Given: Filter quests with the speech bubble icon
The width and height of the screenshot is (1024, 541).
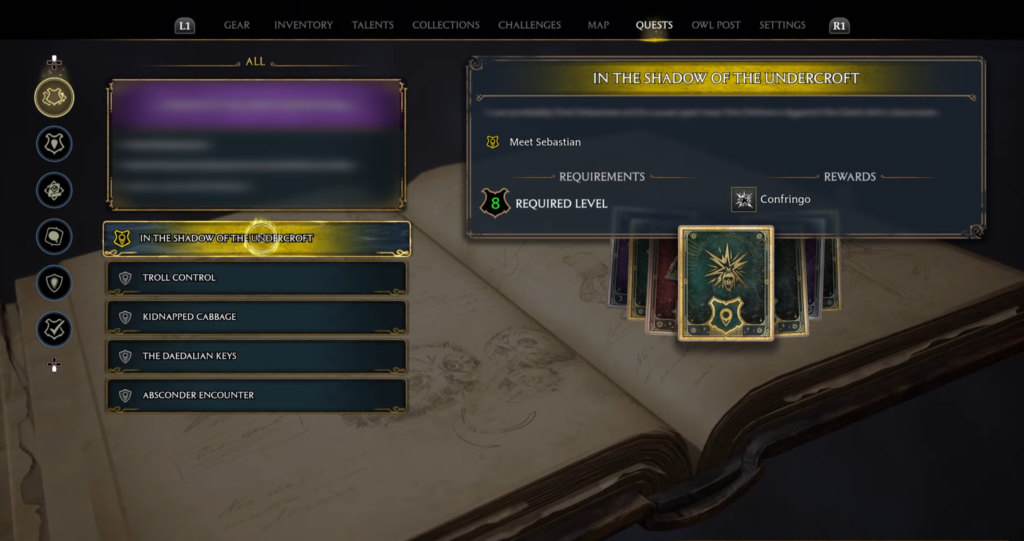Looking at the screenshot, I should [x=54, y=236].
